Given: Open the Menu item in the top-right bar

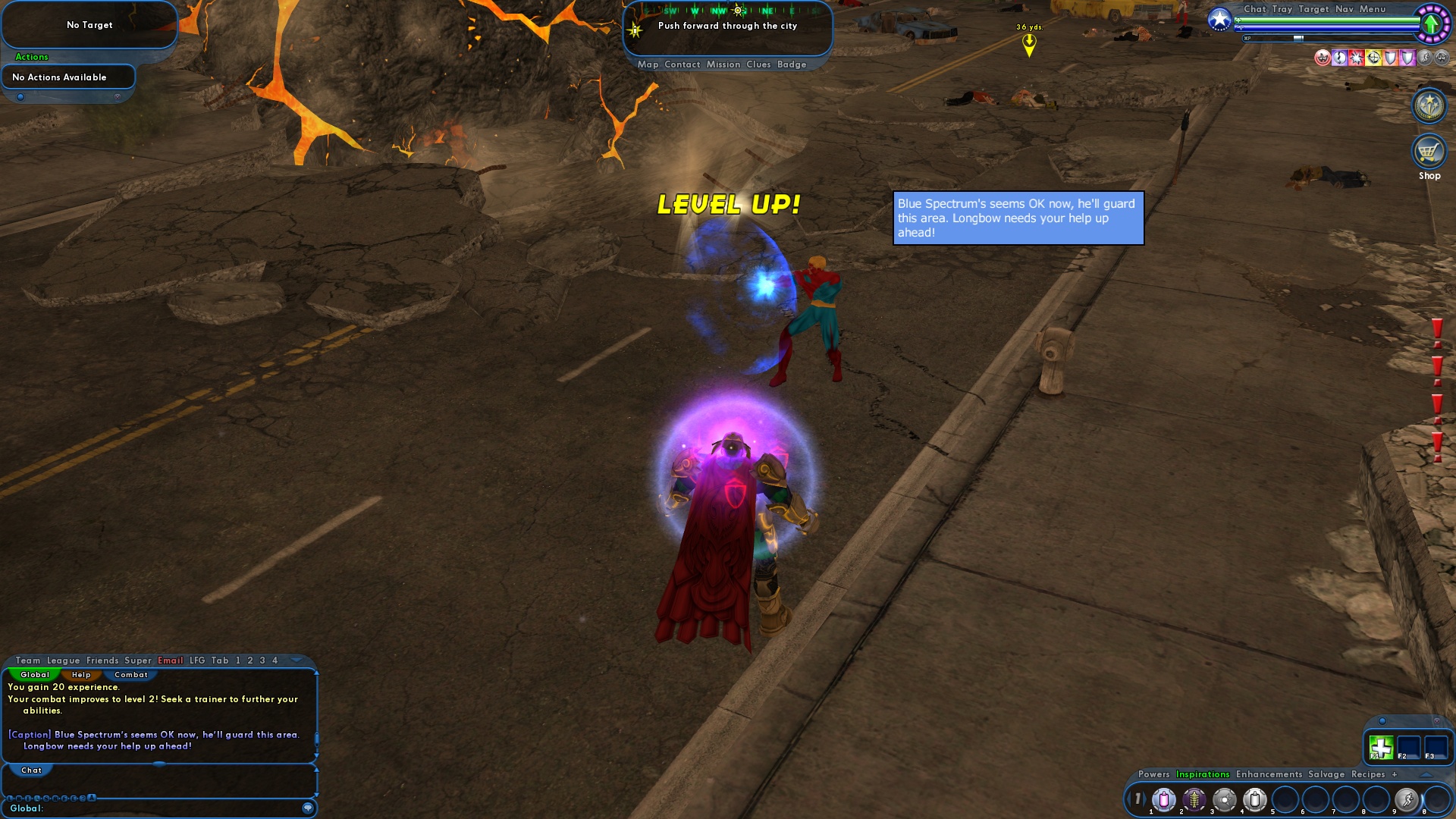Looking at the screenshot, I should [x=1373, y=9].
